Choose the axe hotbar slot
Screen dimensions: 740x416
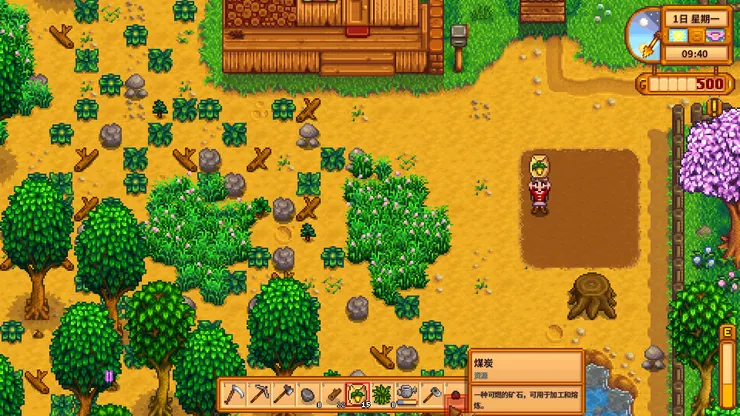(282, 394)
